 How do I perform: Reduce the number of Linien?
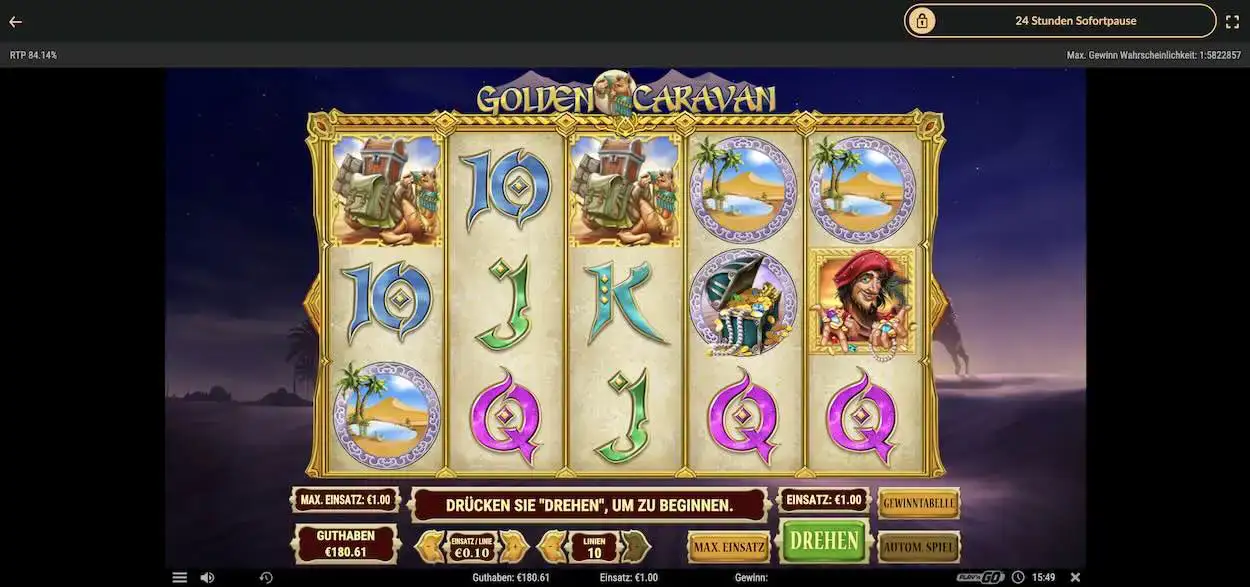[x=552, y=546]
